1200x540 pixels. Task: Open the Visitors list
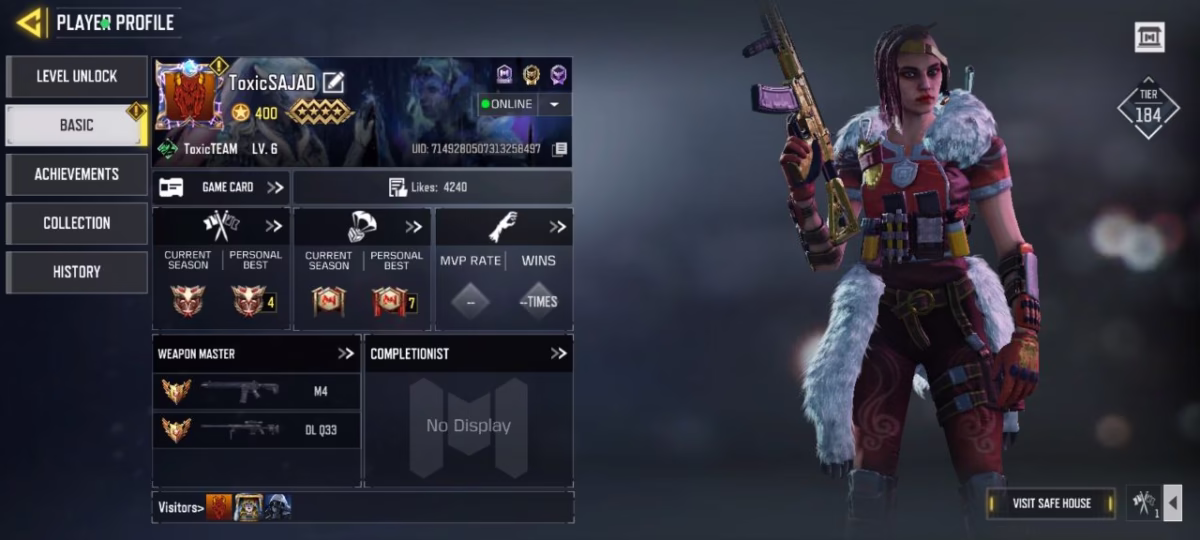pos(181,507)
